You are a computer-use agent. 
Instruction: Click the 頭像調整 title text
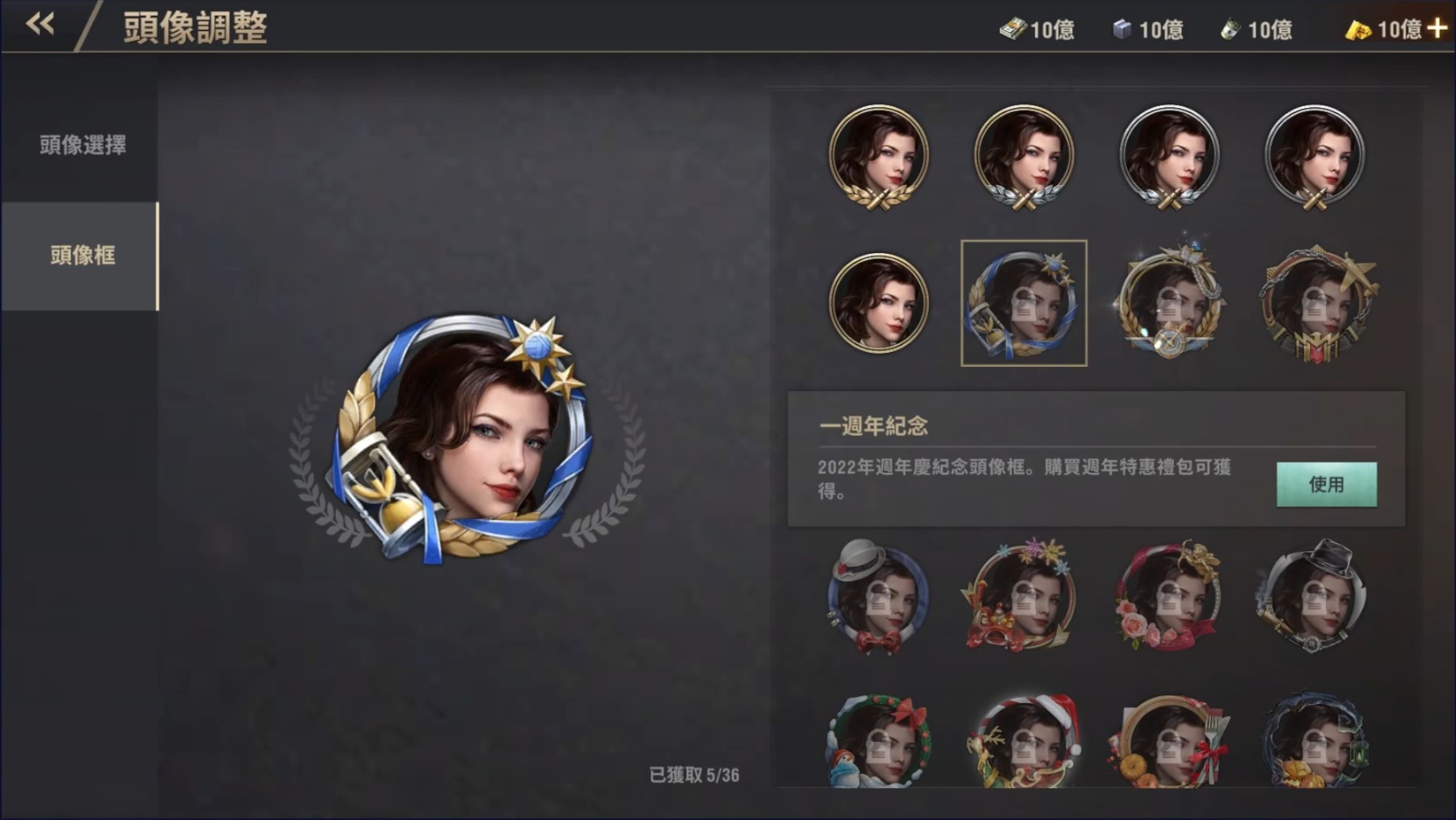193,27
